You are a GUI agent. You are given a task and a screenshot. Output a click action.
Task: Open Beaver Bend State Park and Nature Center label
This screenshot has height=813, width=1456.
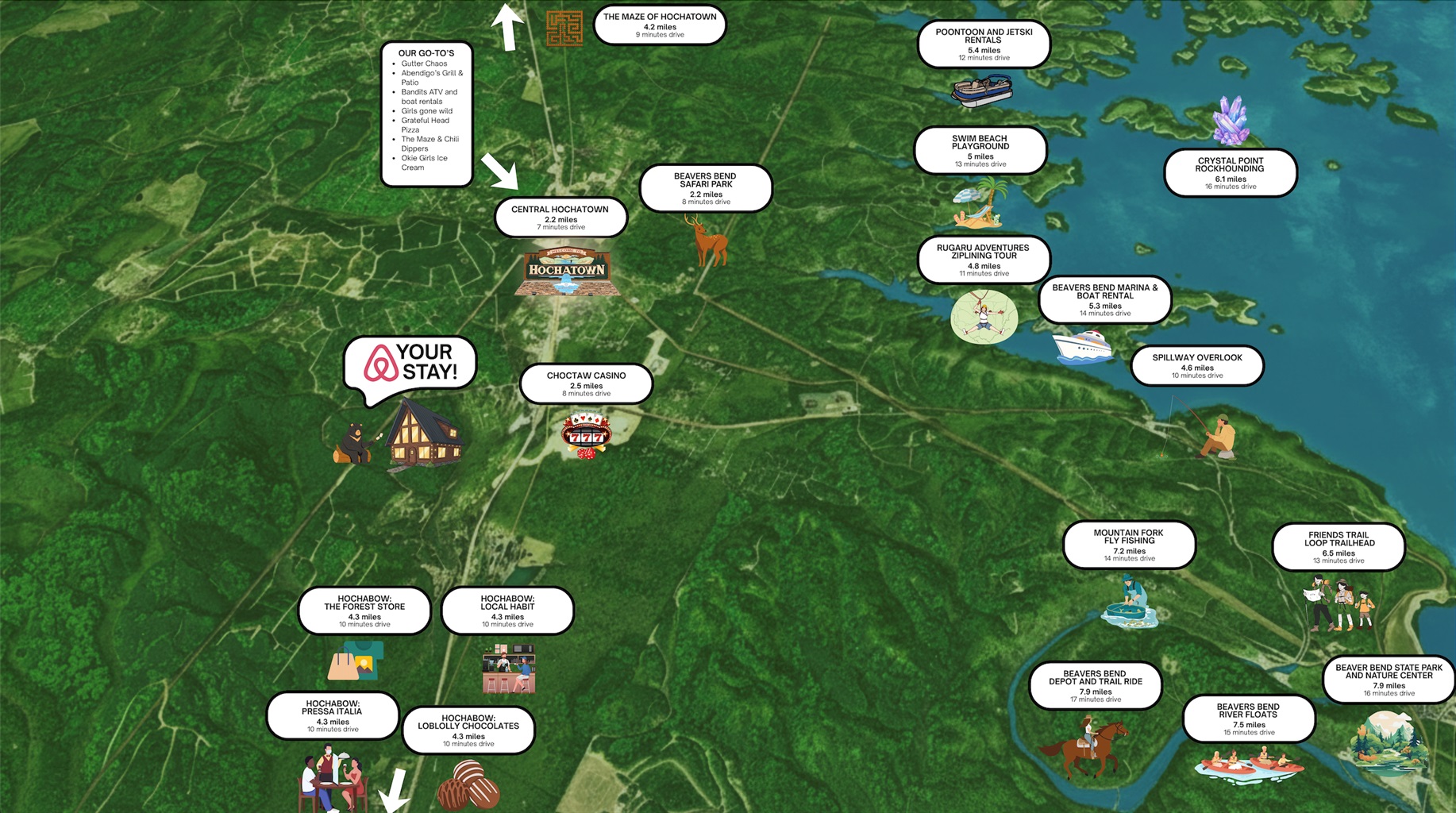[x=1389, y=680]
